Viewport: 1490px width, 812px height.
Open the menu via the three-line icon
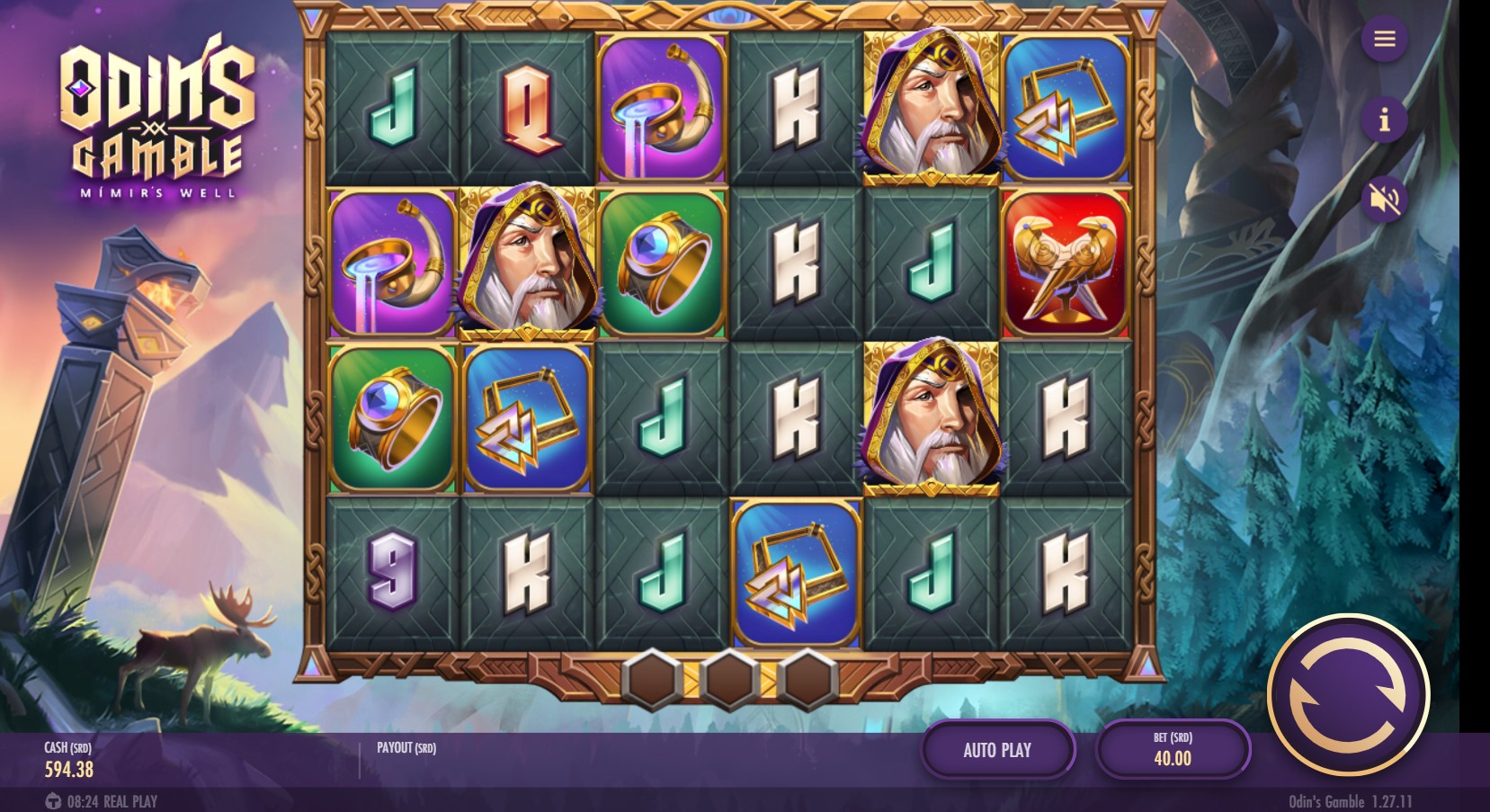(1385, 40)
